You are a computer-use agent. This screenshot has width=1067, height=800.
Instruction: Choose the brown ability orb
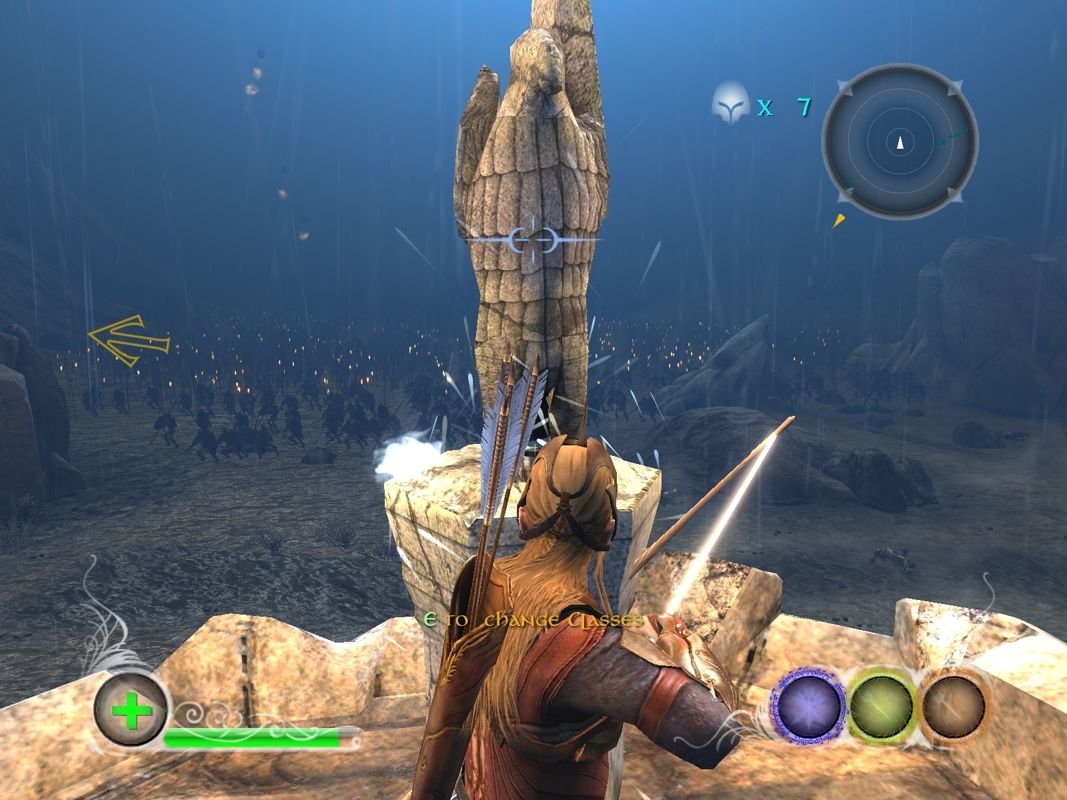click(954, 707)
